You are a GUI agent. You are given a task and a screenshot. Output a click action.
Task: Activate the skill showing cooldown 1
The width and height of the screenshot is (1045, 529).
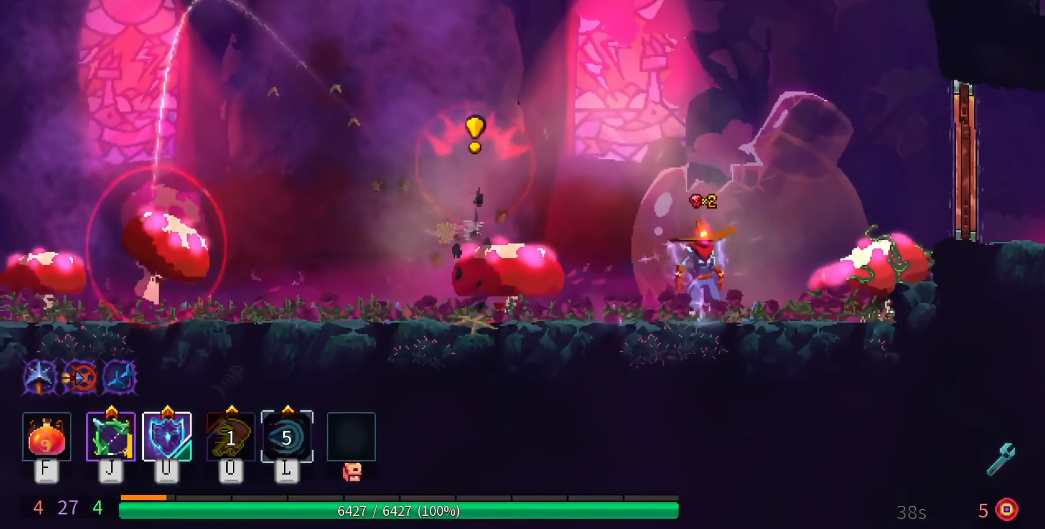(x=230, y=437)
